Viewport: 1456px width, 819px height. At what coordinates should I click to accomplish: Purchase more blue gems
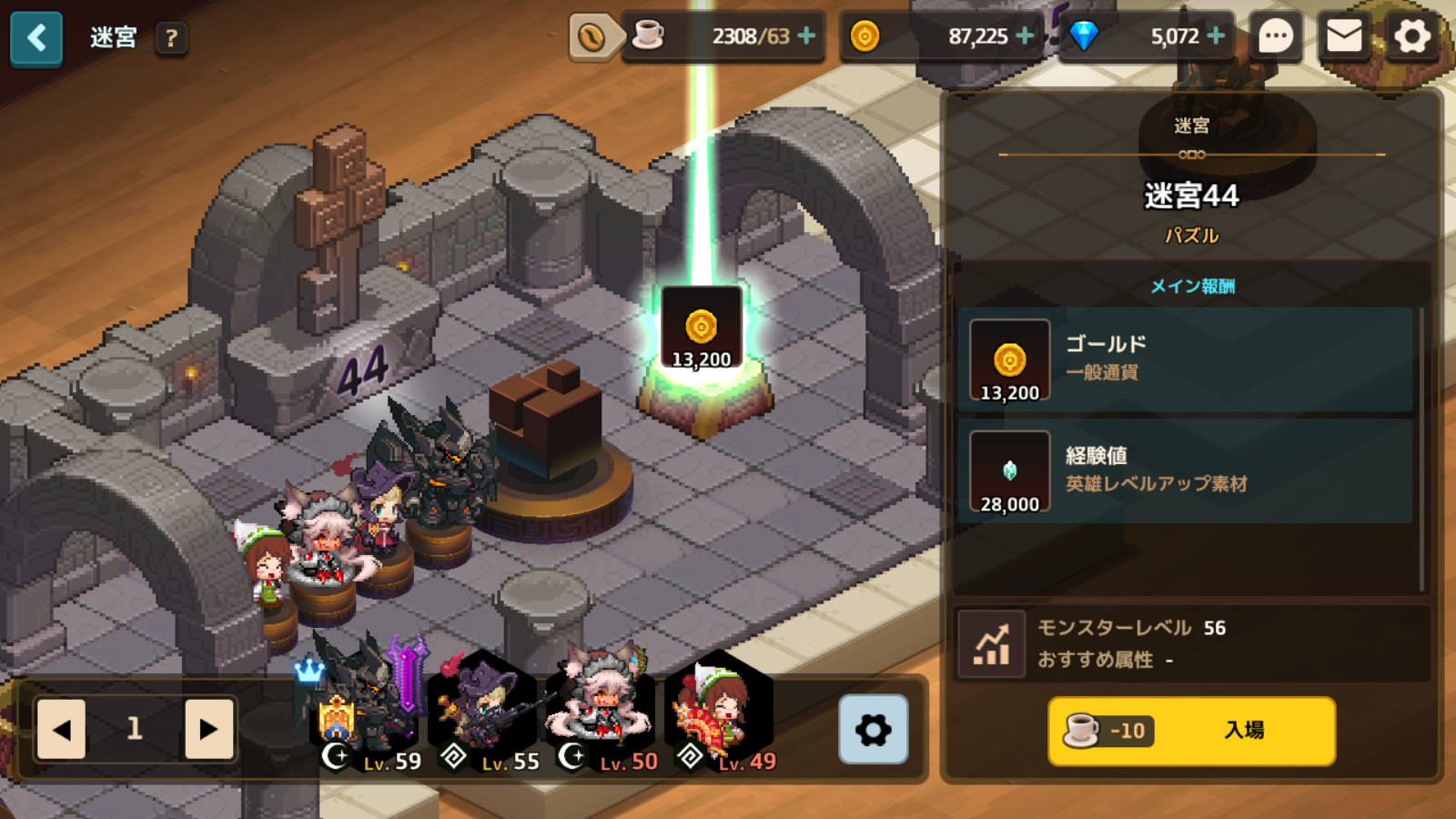coord(1216,36)
